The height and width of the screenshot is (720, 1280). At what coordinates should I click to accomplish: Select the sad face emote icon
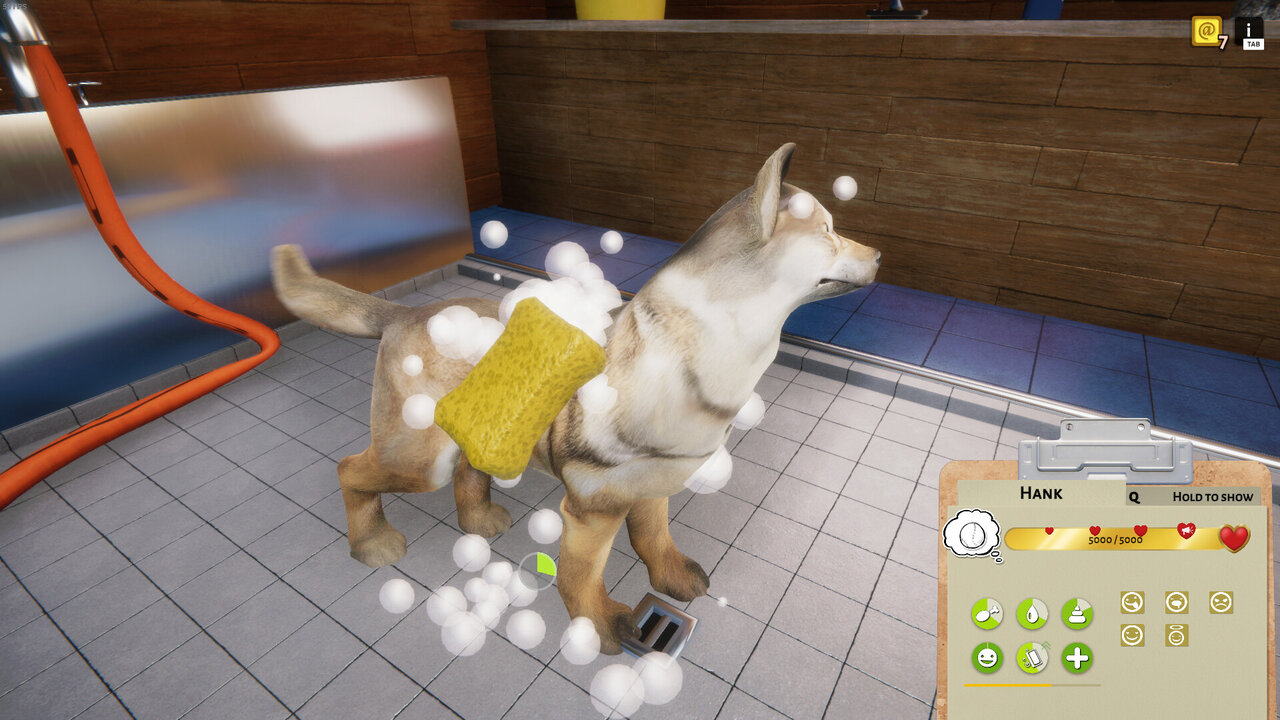pyautogui.click(x=1222, y=604)
